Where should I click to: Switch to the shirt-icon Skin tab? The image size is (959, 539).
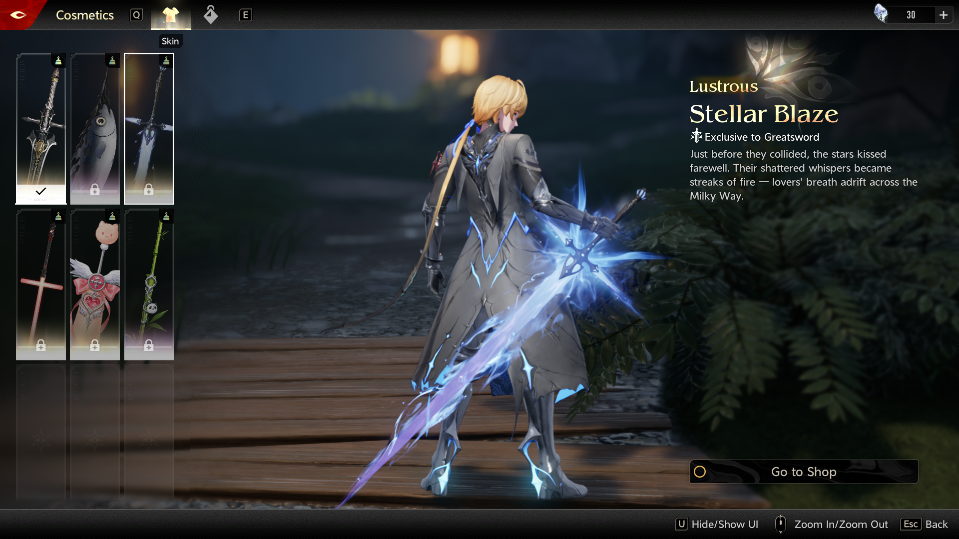point(170,15)
